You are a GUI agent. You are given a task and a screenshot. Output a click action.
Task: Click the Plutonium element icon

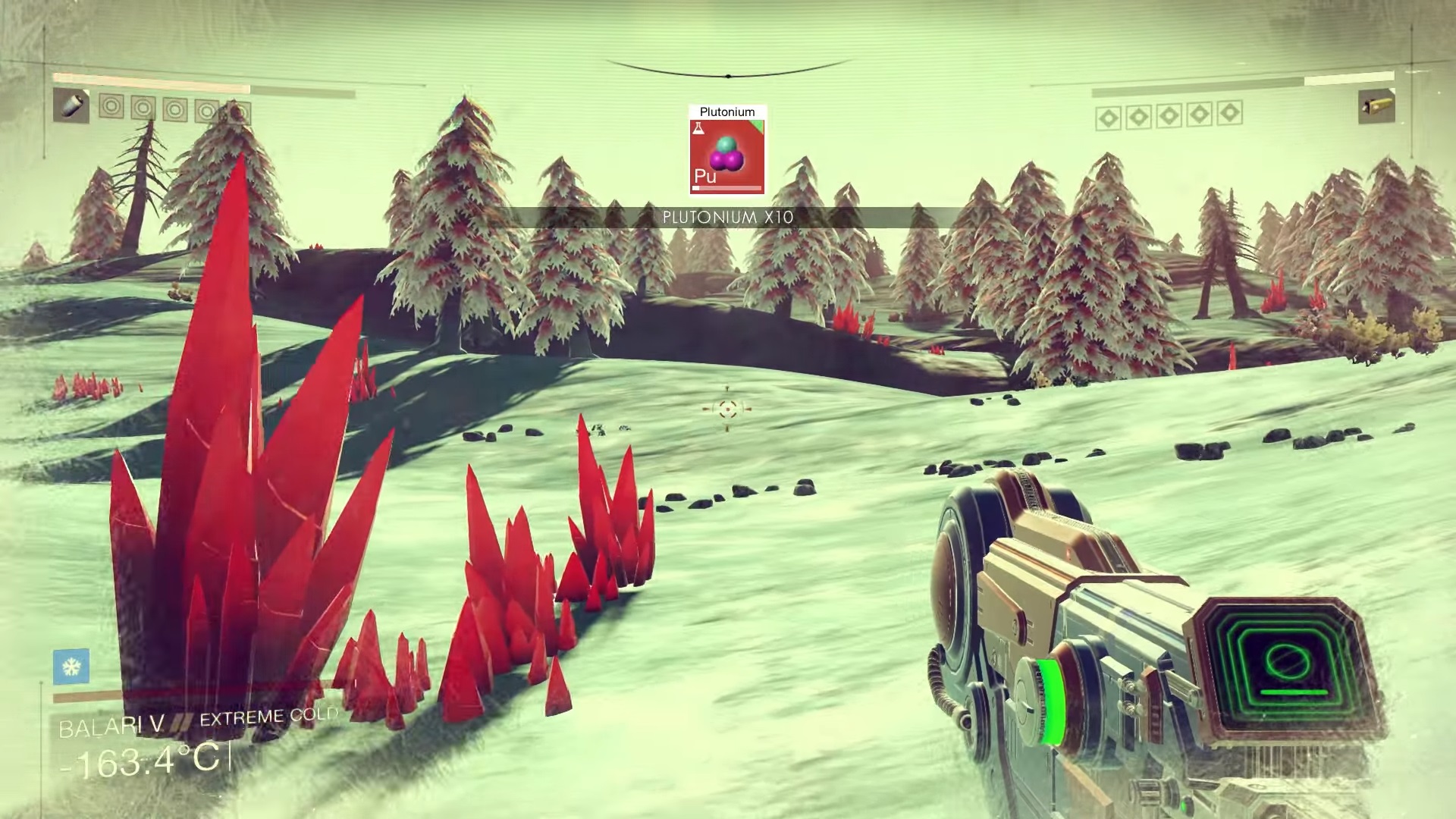click(726, 155)
